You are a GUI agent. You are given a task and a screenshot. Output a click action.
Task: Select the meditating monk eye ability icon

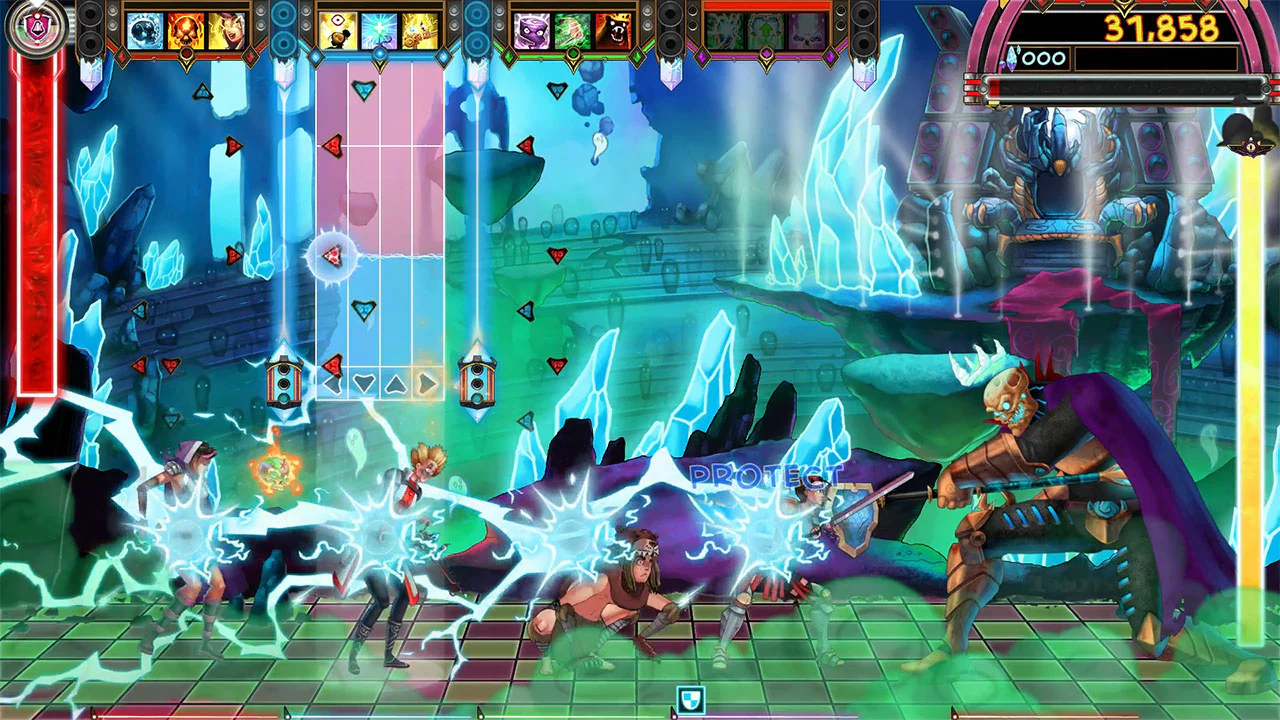[x=338, y=28]
